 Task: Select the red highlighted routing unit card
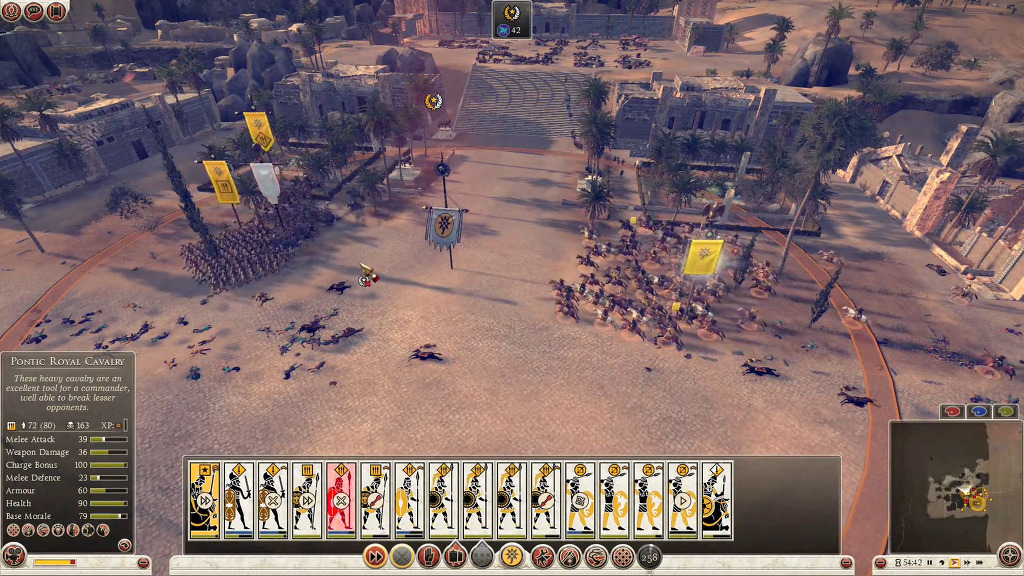click(341, 500)
